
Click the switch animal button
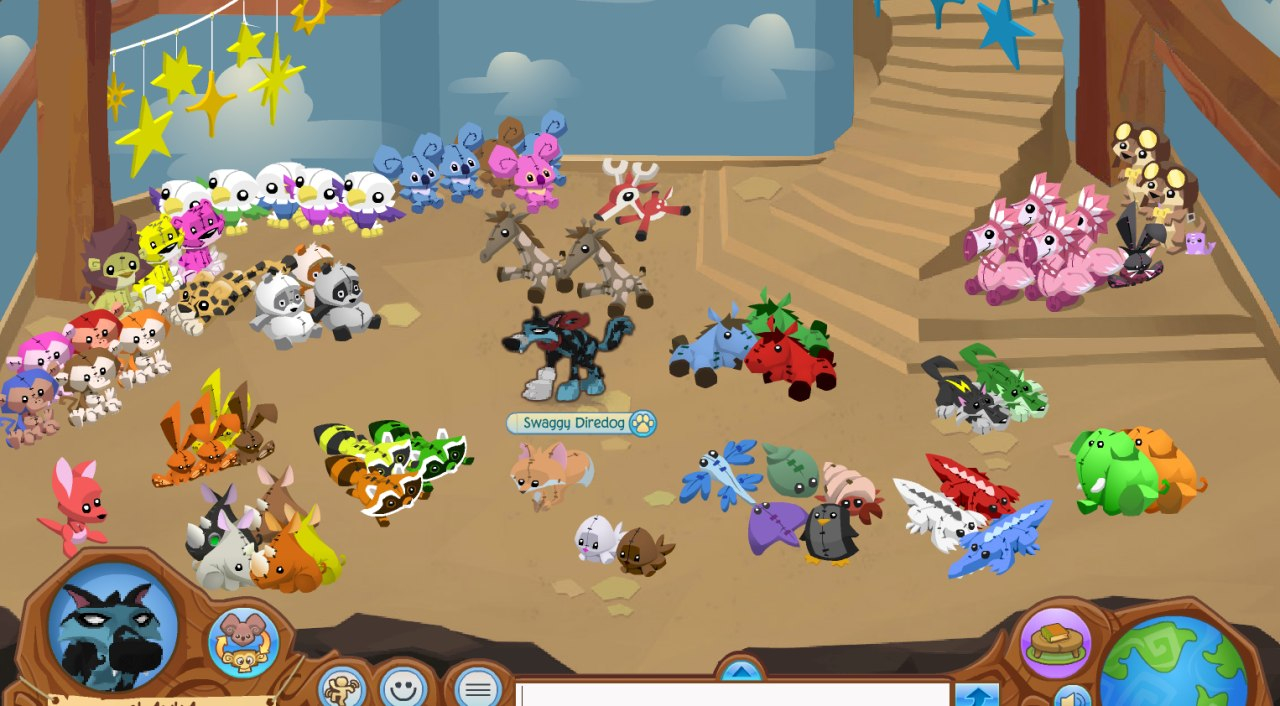click(x=243, y=641)
